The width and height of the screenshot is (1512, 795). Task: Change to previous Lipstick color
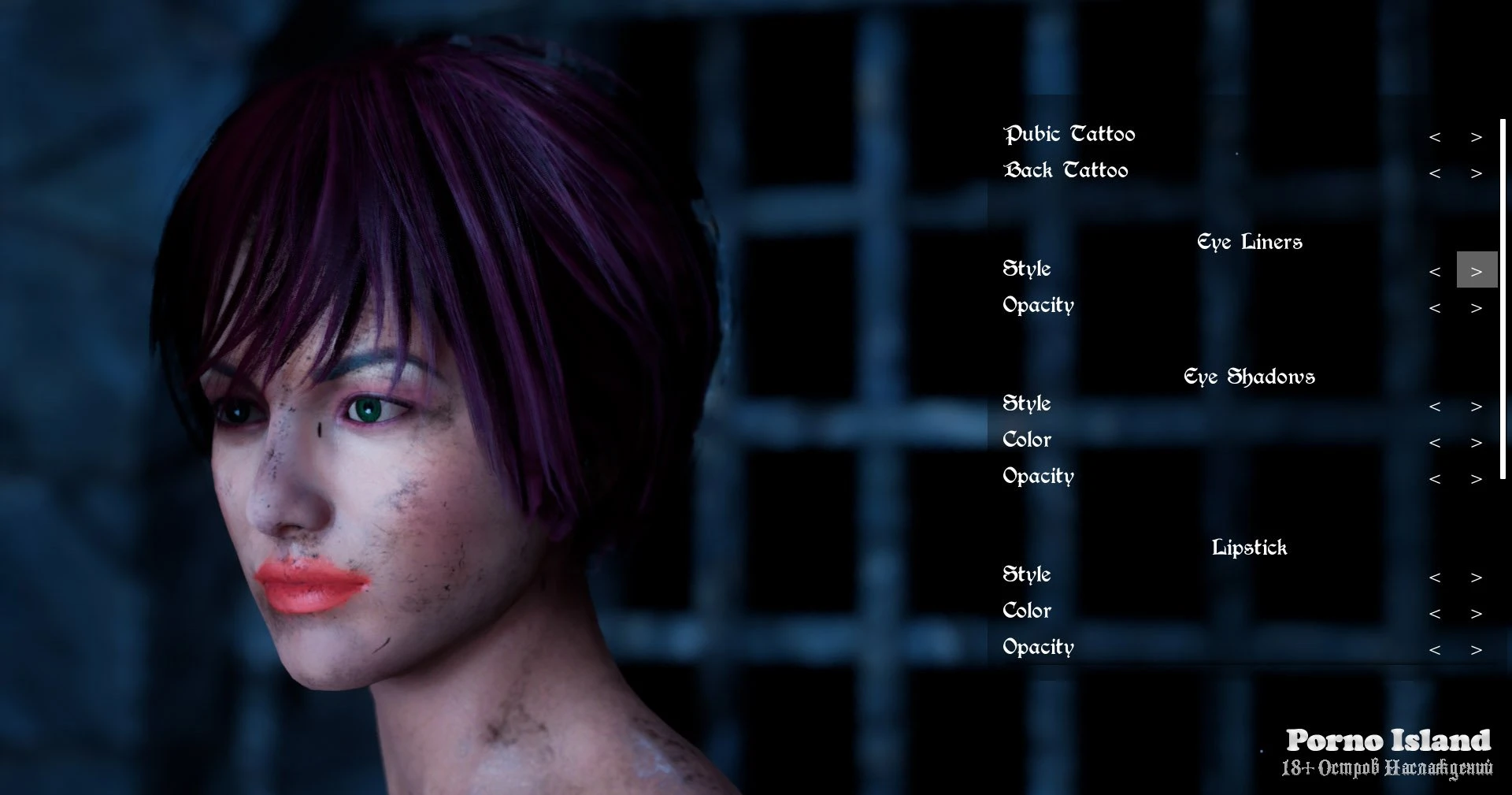click(1435, 614)
